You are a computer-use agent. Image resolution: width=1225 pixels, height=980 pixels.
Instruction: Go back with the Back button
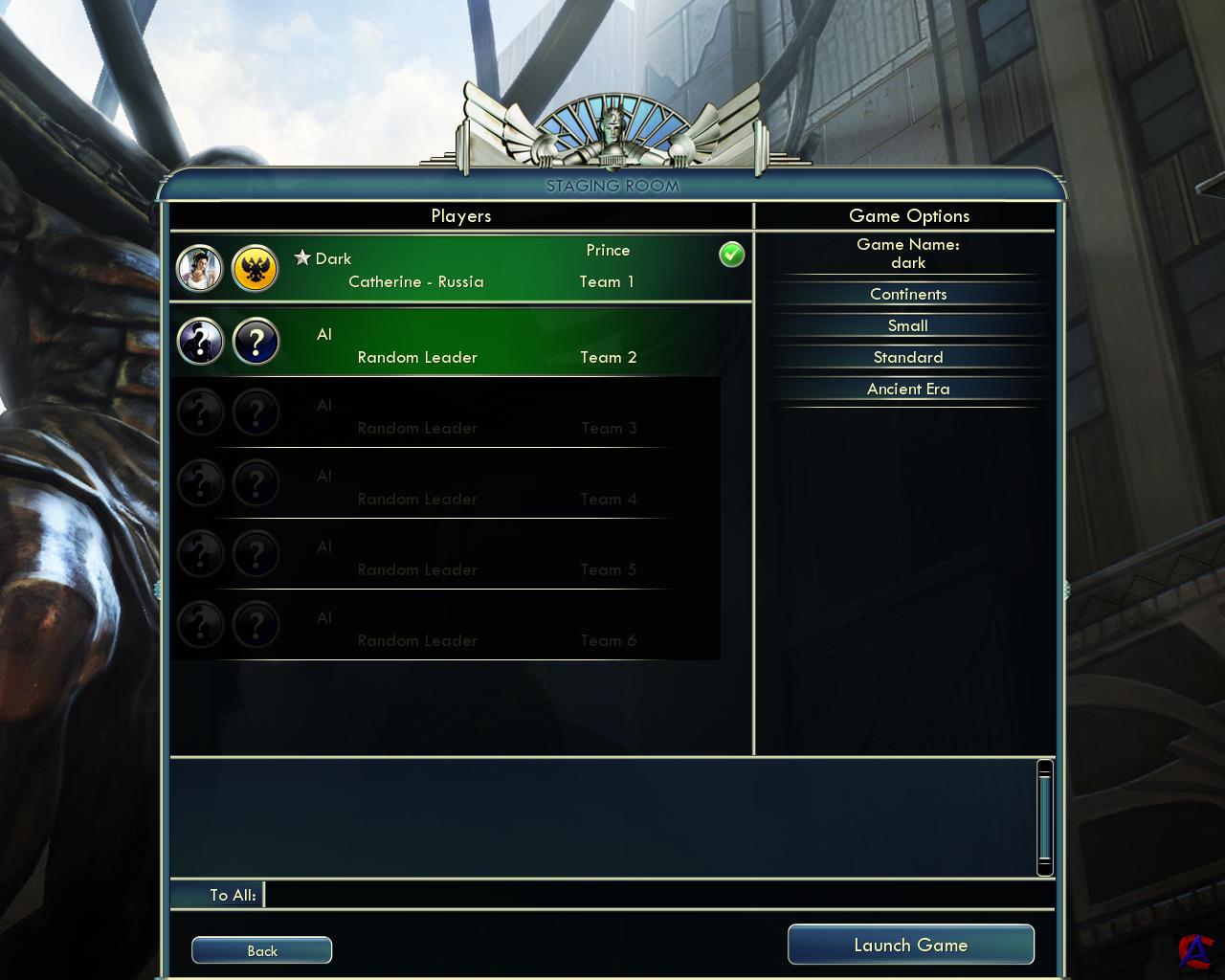[261, 950]
